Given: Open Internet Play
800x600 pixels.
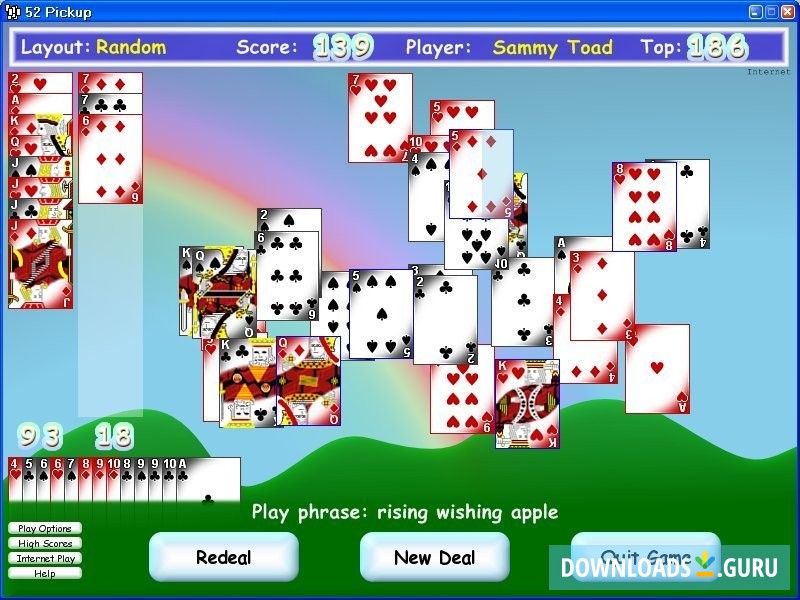Looking at the screenshot, I should tap(45, 558).
